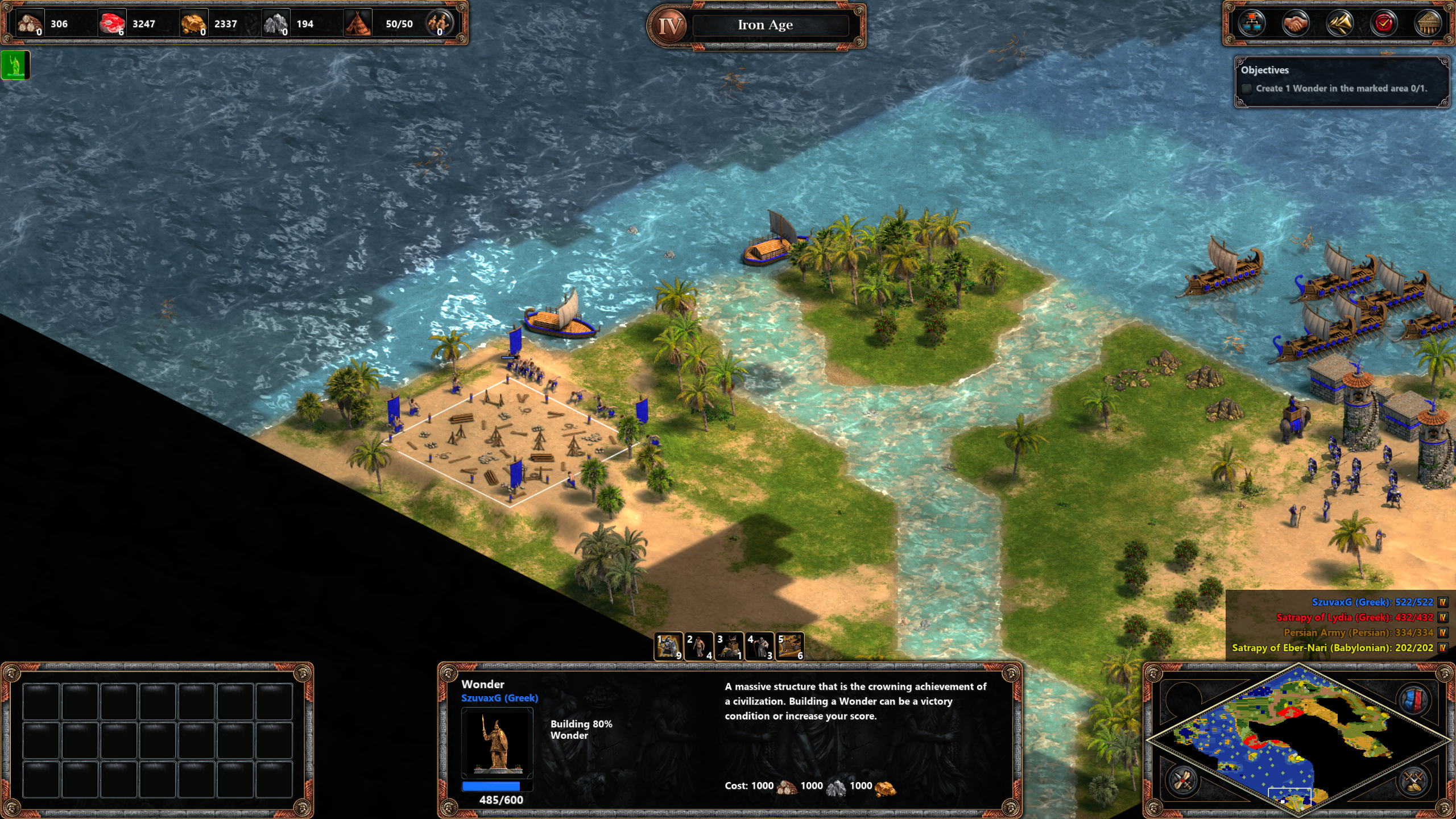Select control group 4 priests
The width and height of the screenshot is (1456, 819).
tap(759, 646)
